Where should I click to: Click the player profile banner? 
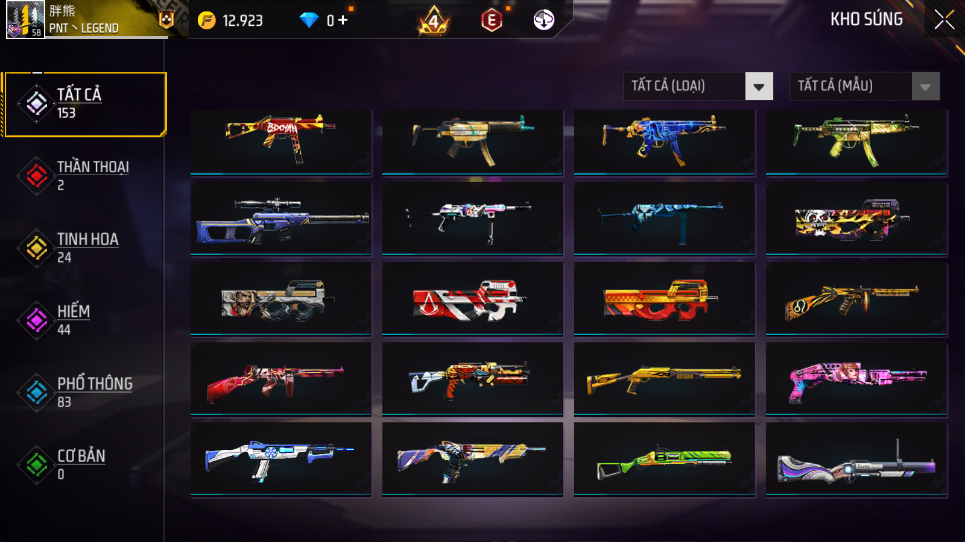pos(90,20)
